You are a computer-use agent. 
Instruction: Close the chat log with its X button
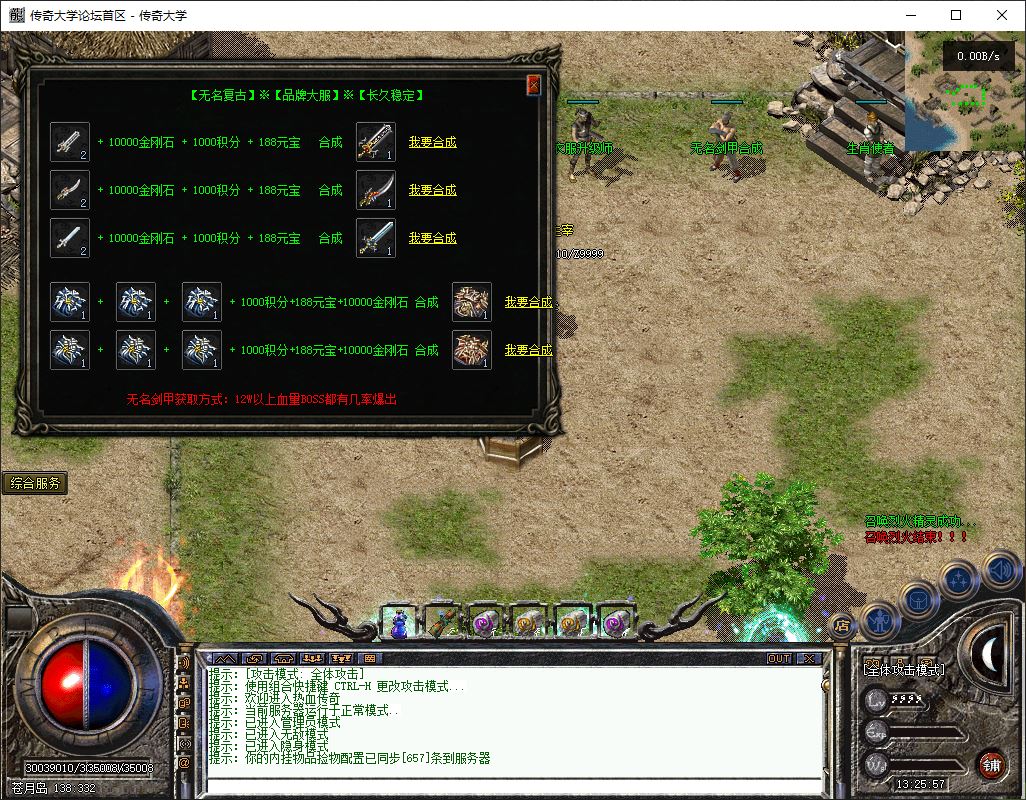point(808,659)
